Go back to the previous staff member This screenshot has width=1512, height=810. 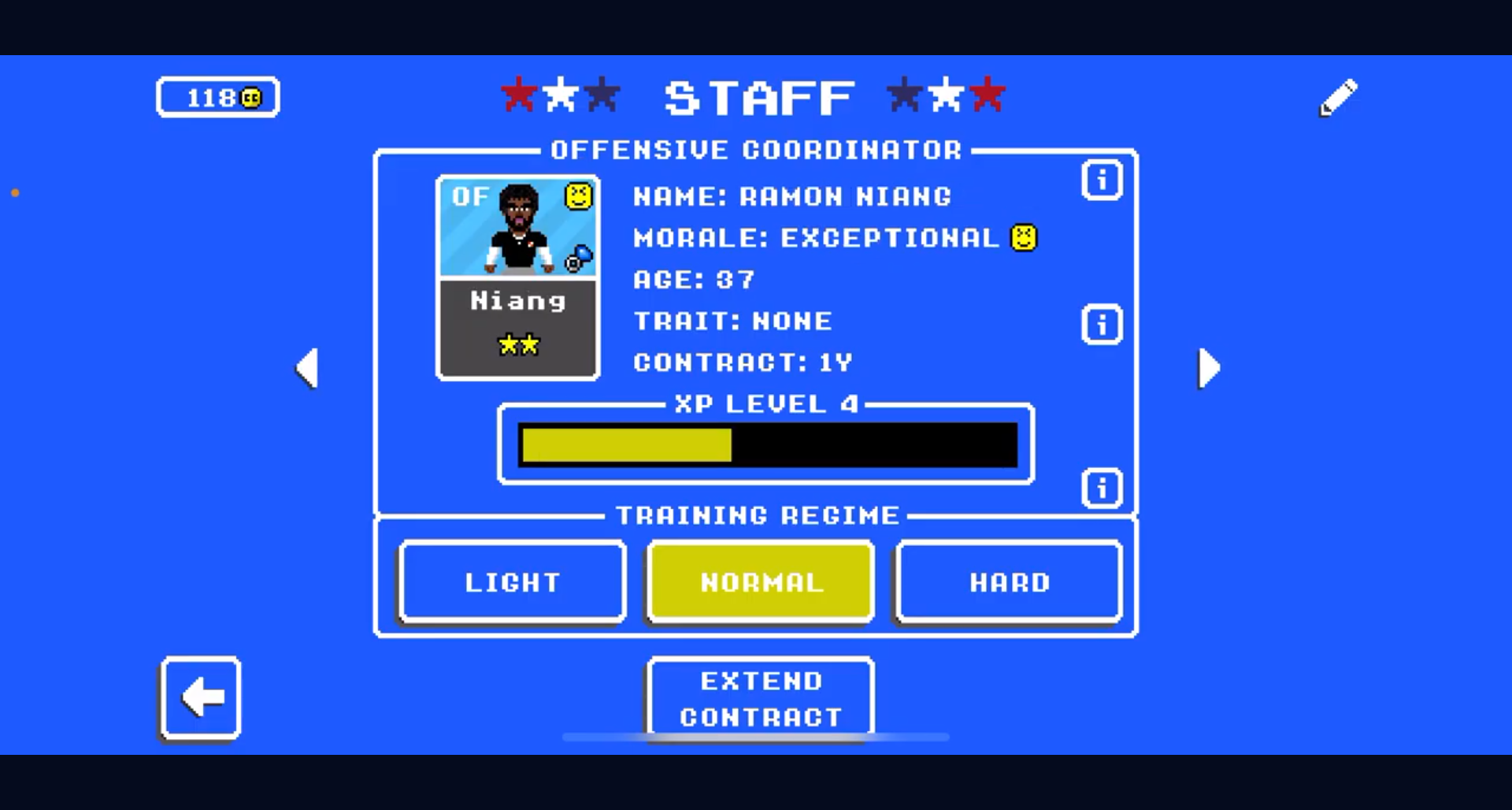click(x=307, y=367)
